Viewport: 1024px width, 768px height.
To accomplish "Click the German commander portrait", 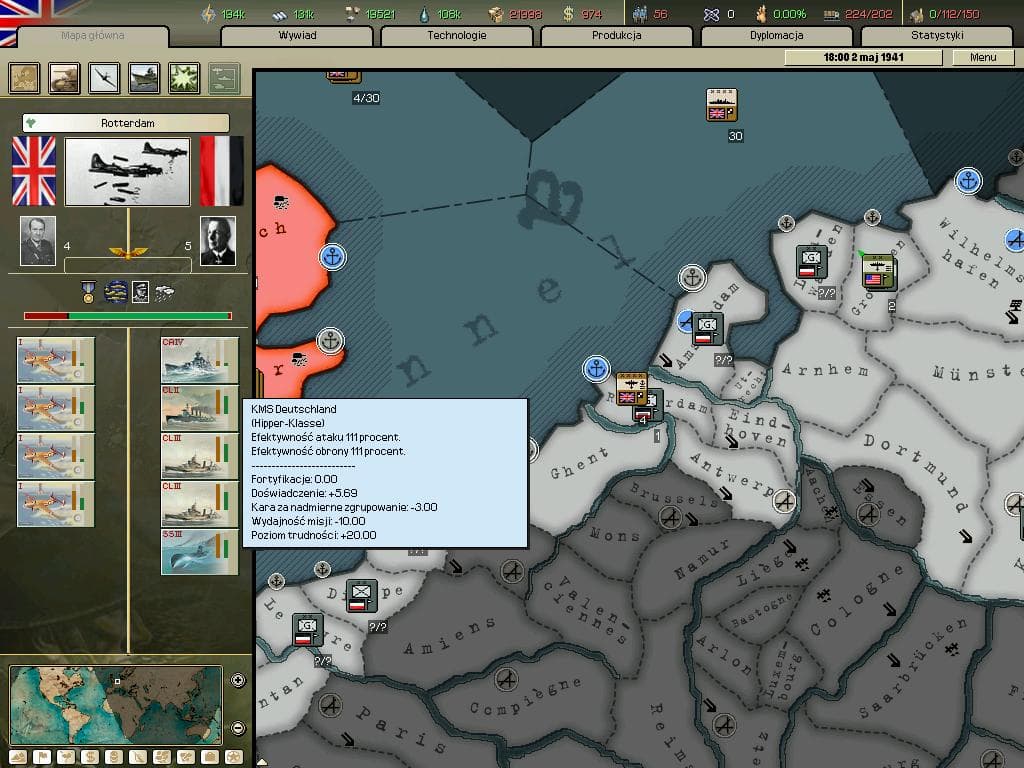I will click(217, 241).
